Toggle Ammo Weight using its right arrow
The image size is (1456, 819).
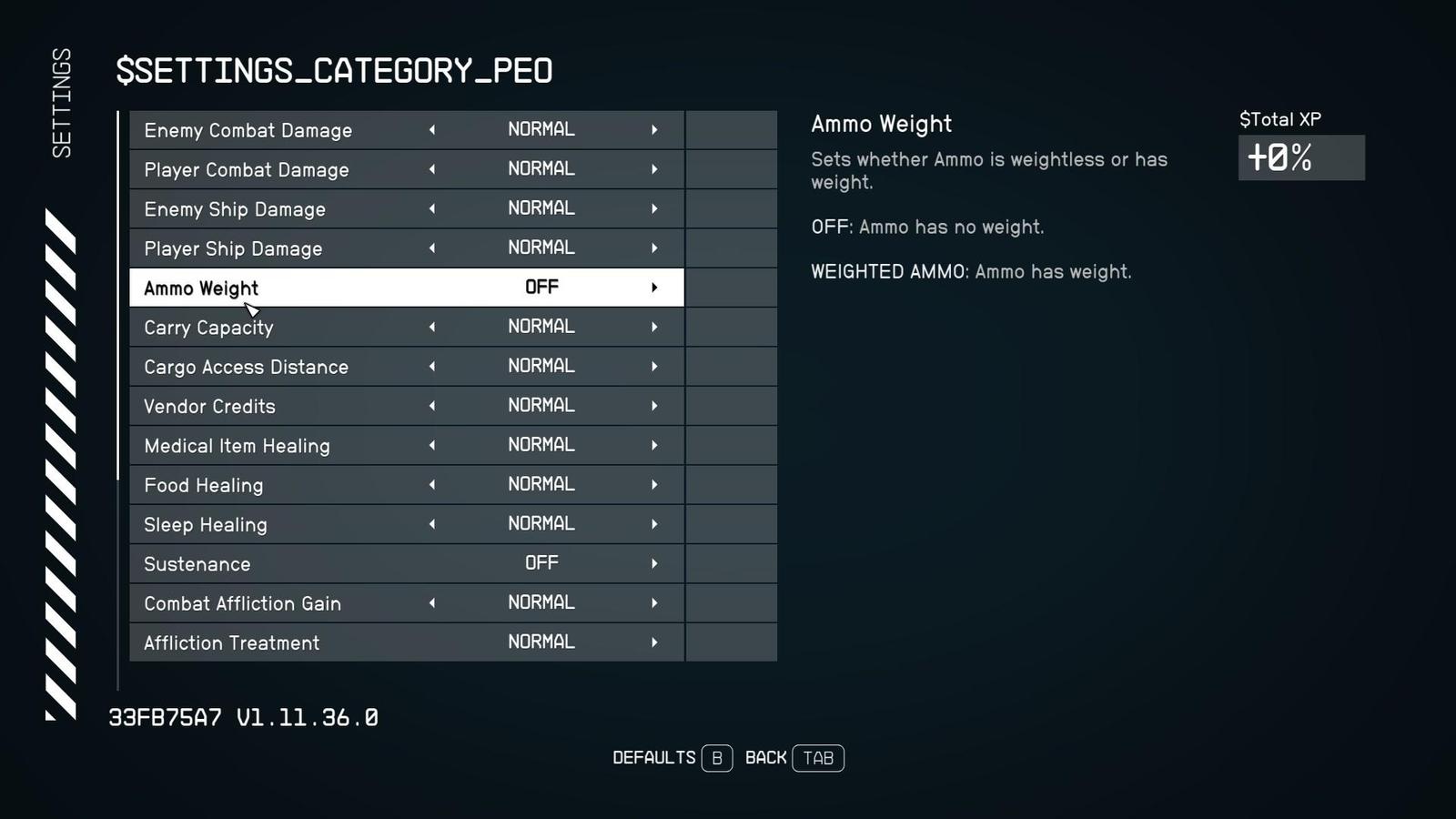(654, 288)
